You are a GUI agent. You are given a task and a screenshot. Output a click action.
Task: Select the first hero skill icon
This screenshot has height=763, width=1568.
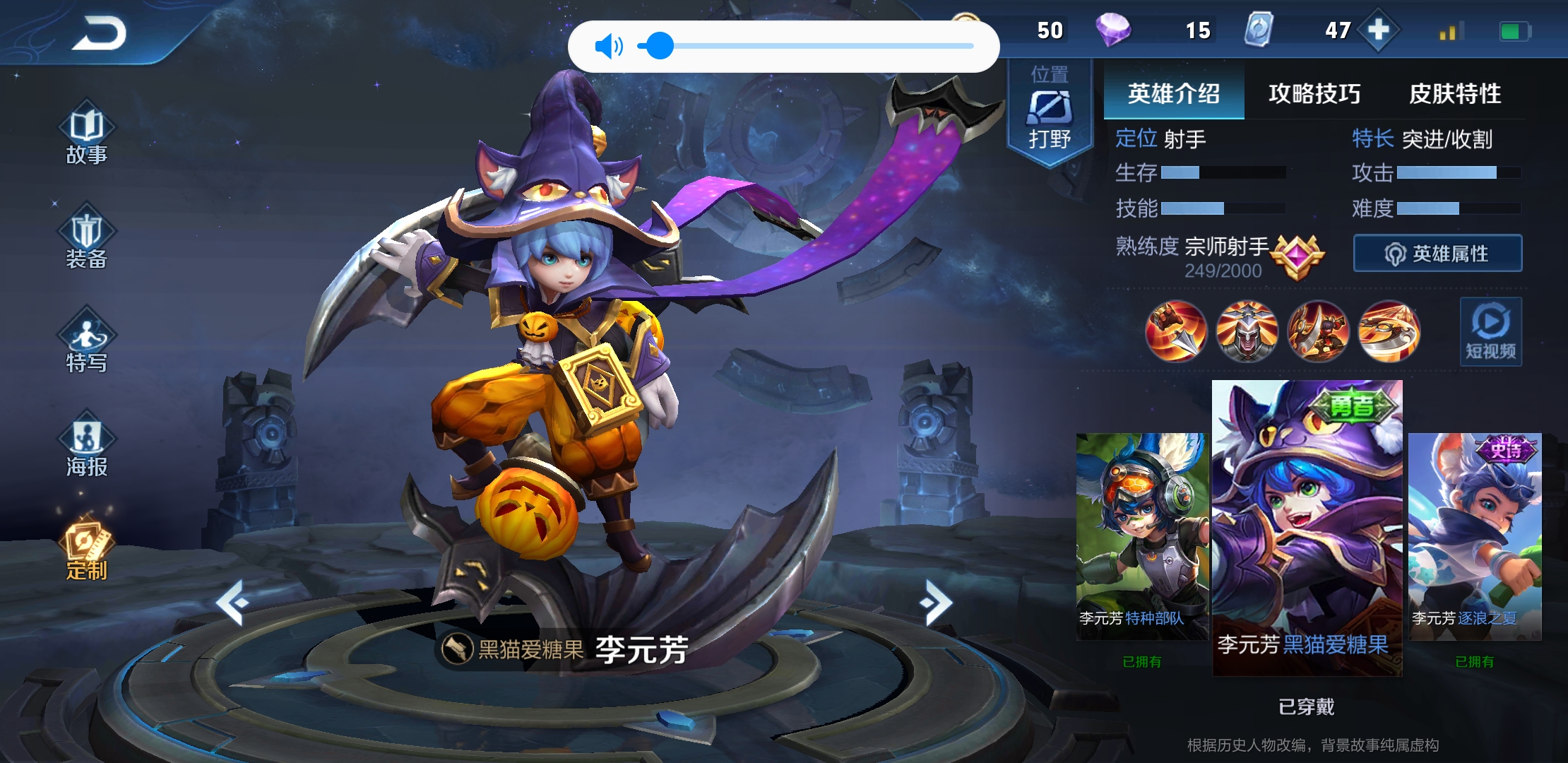(x=1176, y=332)
